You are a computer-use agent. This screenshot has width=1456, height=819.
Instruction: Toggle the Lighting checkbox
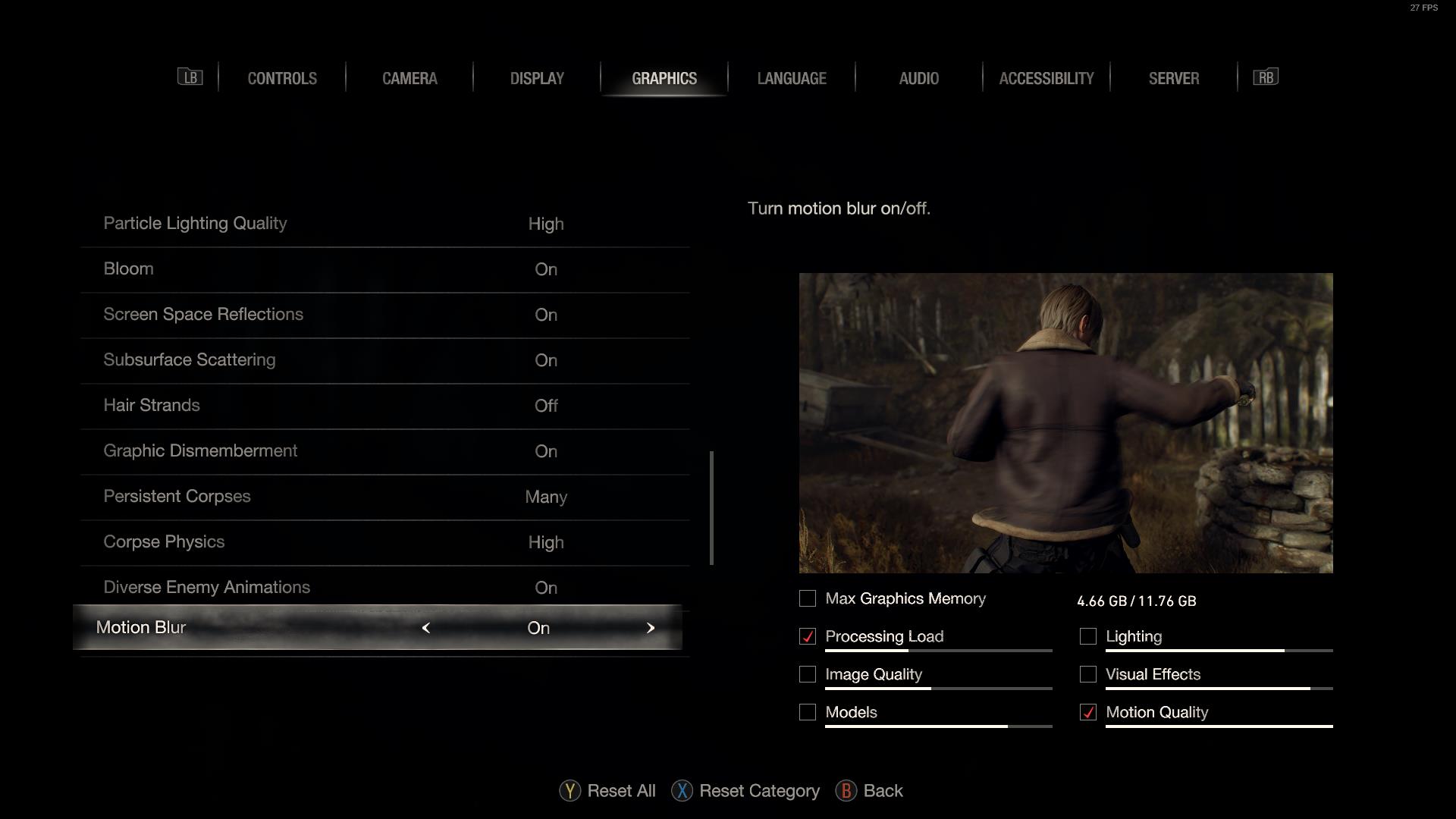coord(1088,637)
